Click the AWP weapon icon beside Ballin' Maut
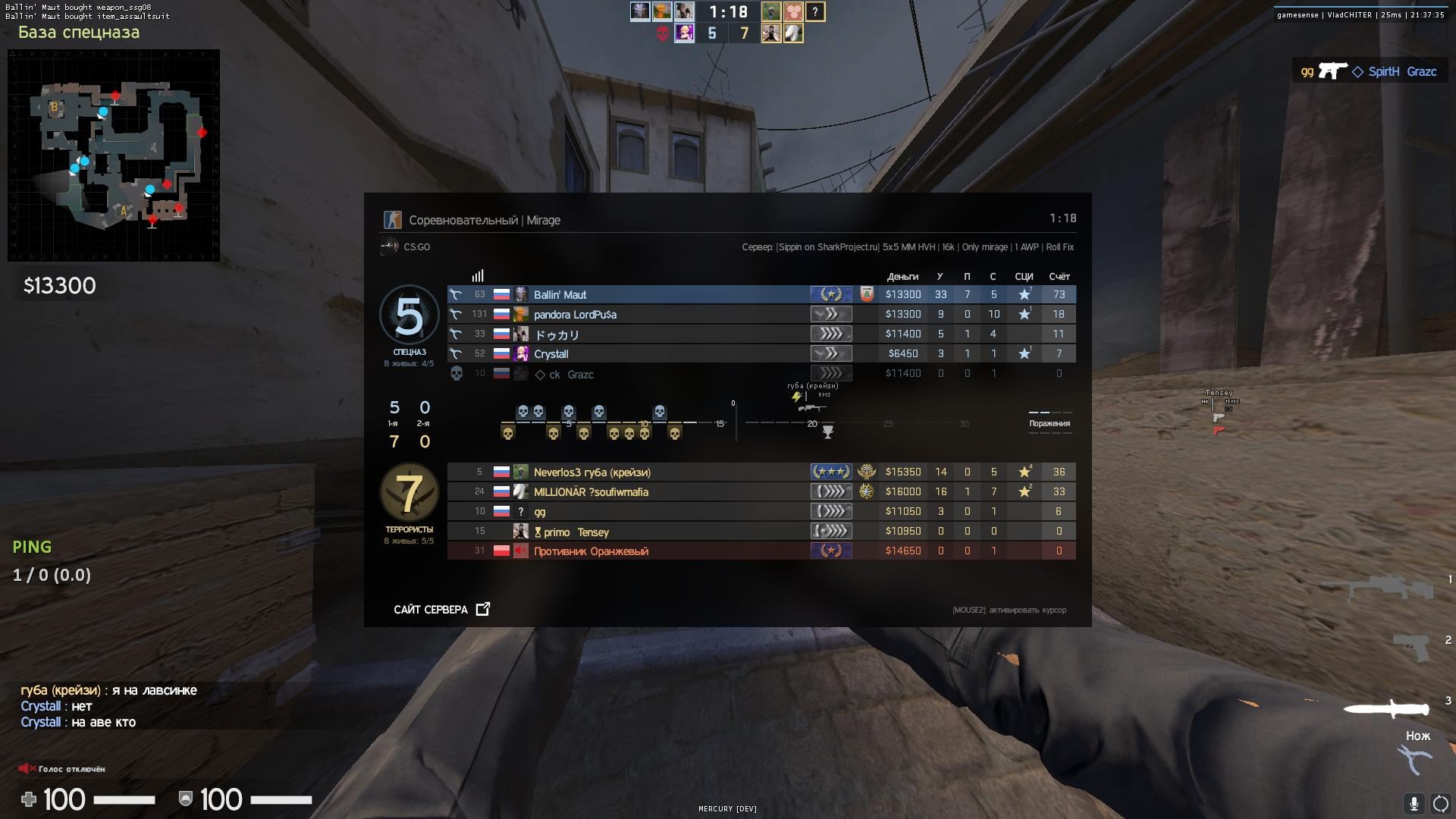Viewport: 1456px width, 819px height. click(x=456, y=294)
